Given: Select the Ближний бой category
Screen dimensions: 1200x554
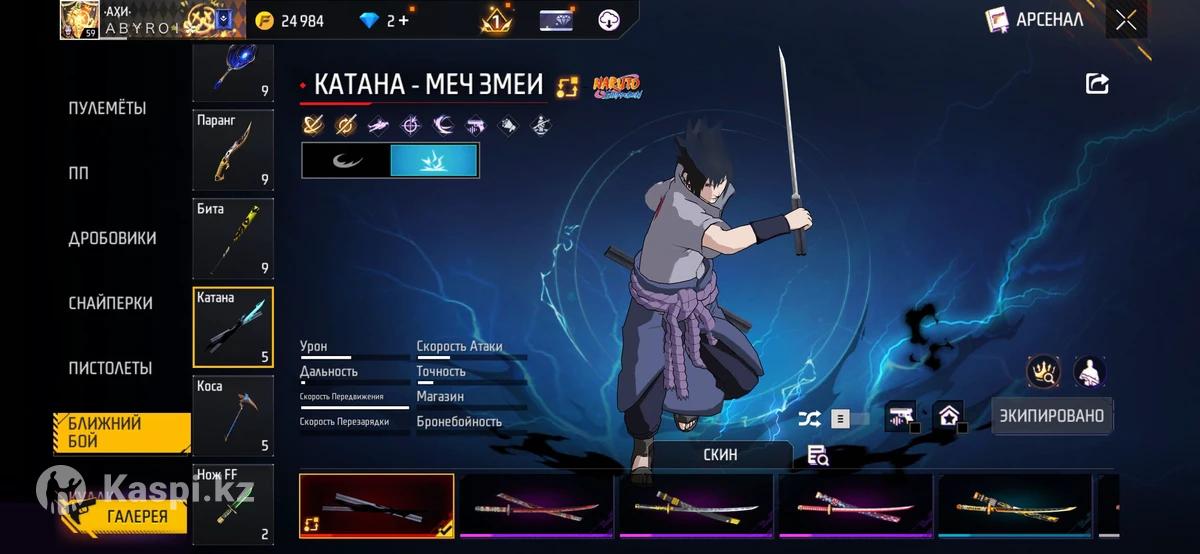Looking at the screenshot, I should click(x=120, y=432).
